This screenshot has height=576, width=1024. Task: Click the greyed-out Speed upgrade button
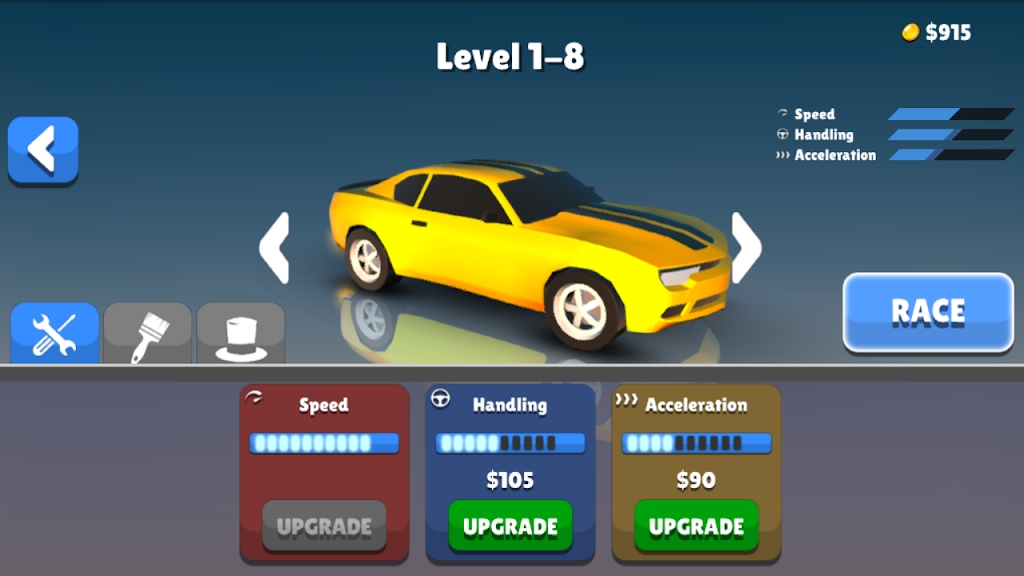[x=324, y=526]
